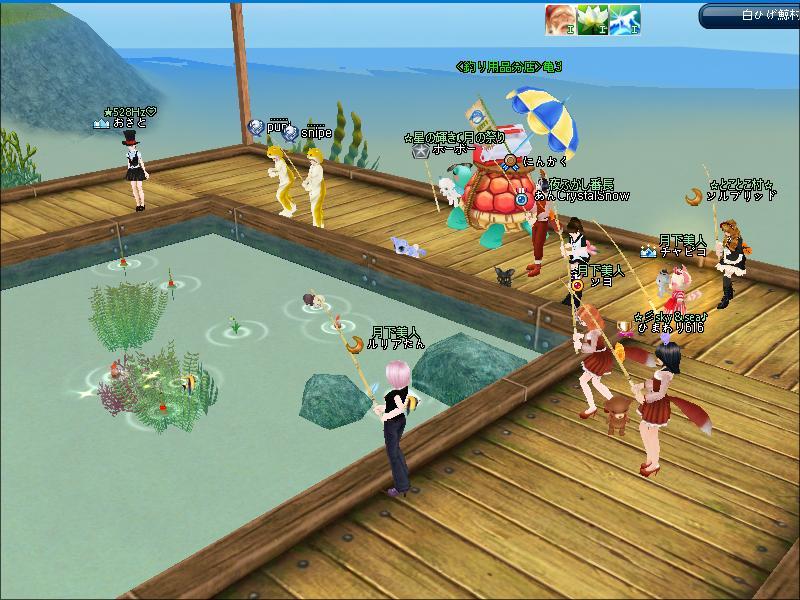Click the blue snowy mountain buff icon

tap(625, 18)
